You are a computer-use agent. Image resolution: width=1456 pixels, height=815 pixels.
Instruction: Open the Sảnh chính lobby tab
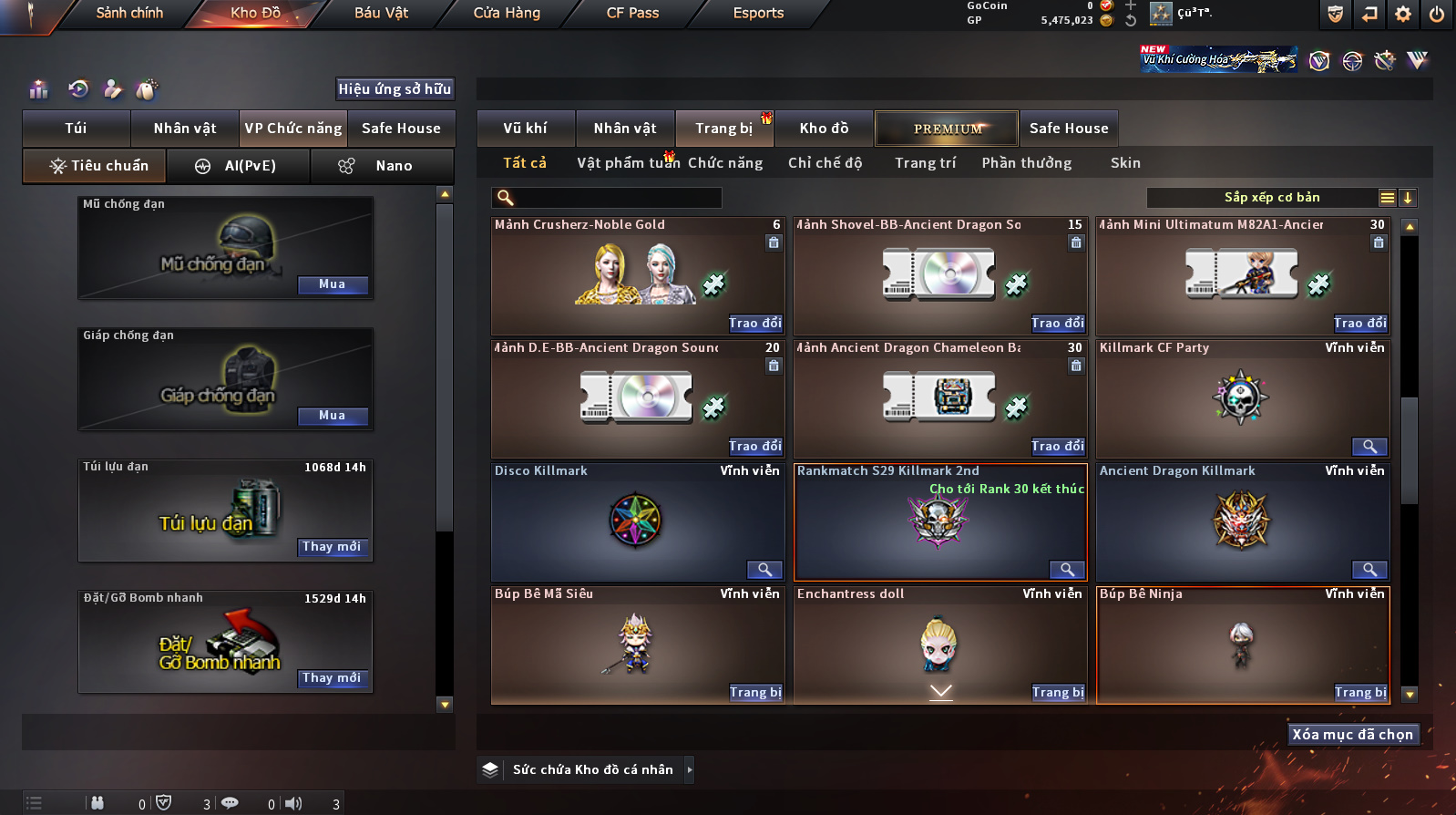[x=129, y=14]
